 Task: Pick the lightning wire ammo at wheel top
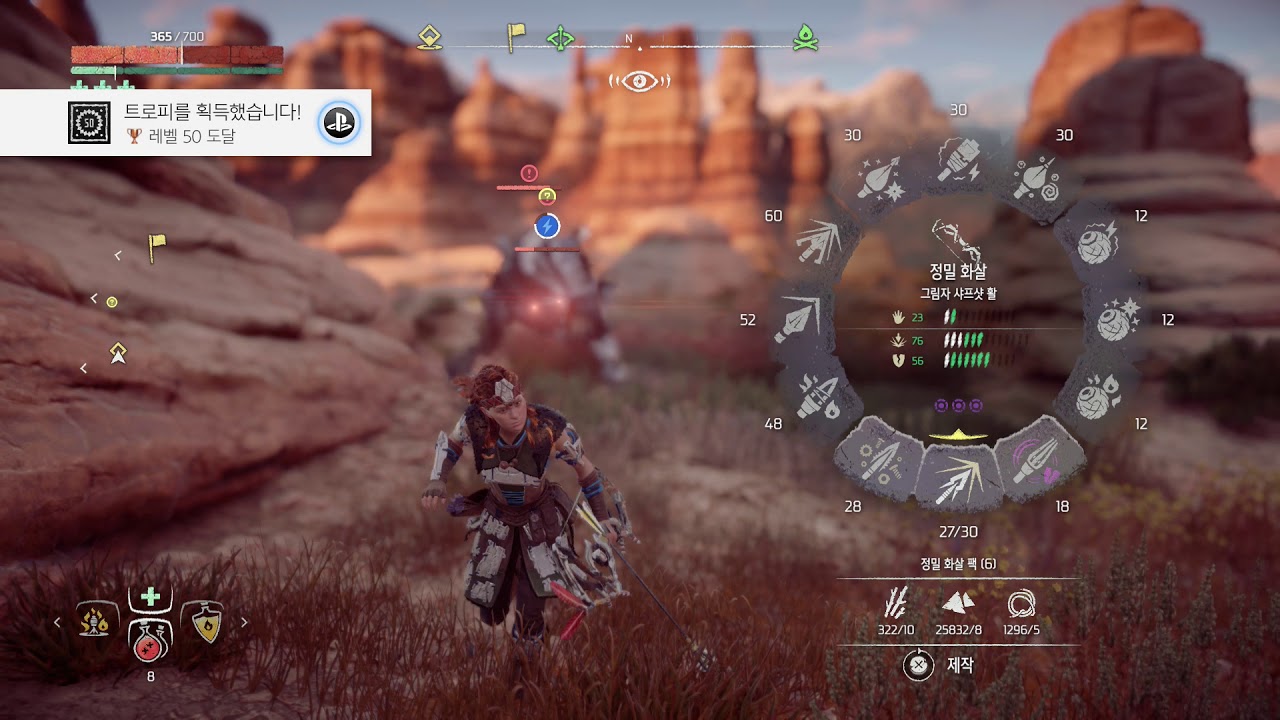pyautogui.click(x=958, y=162)
